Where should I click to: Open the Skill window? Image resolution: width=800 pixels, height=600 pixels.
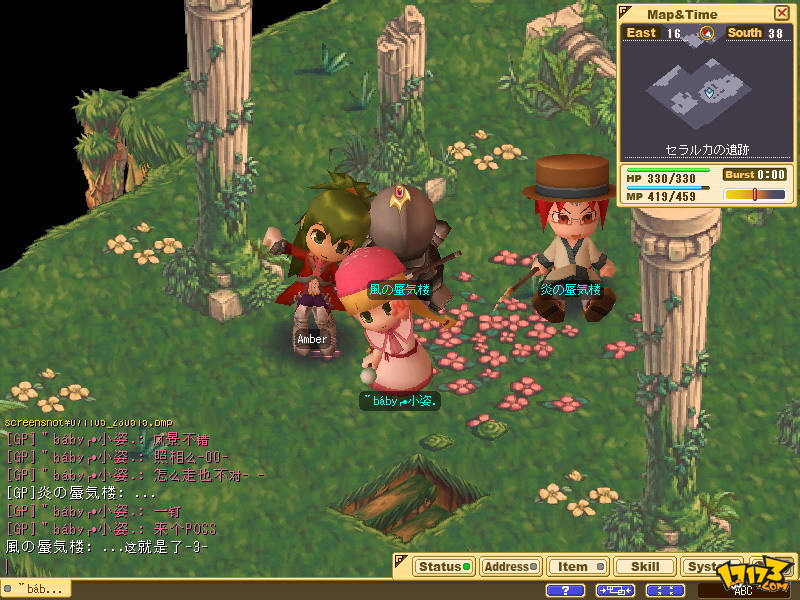(645, 566)
